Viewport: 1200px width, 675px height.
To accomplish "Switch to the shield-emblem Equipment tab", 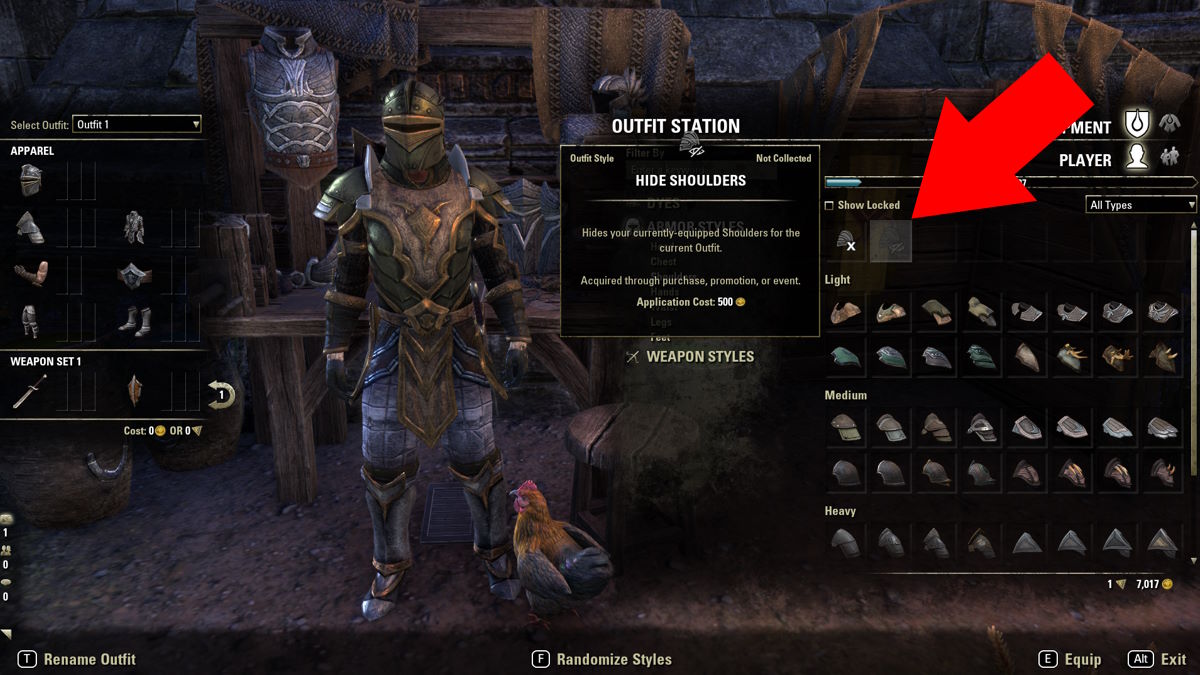I will point(1135,125).
